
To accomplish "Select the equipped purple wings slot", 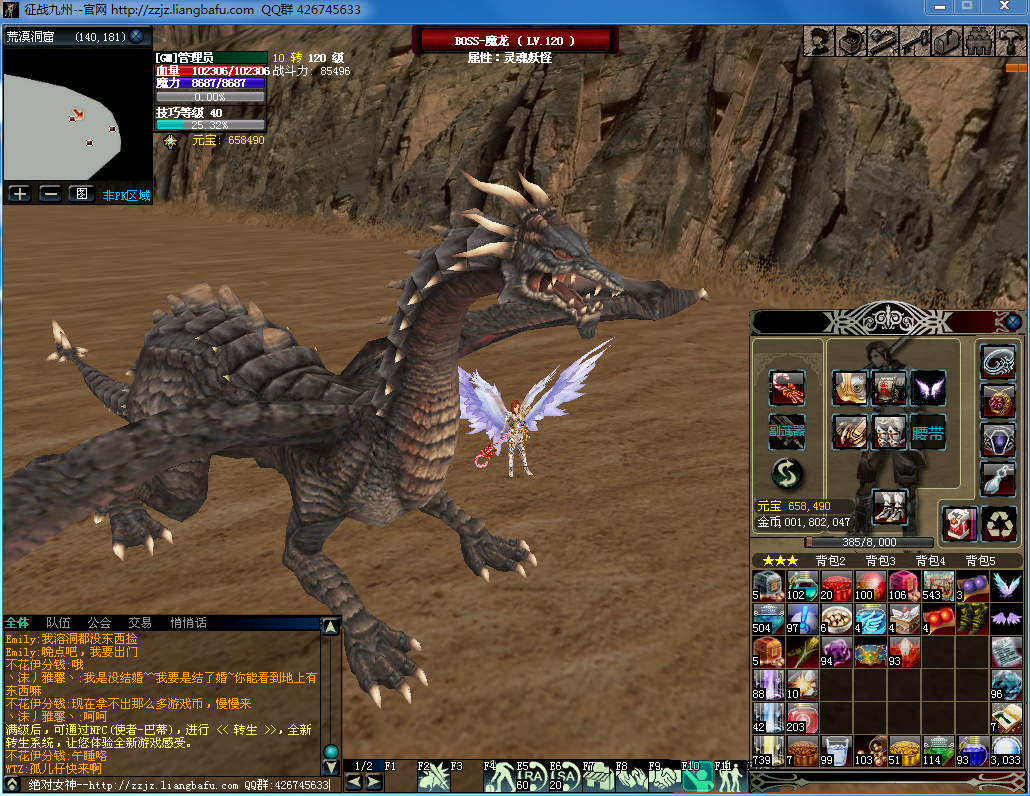I will click(928, 388).
